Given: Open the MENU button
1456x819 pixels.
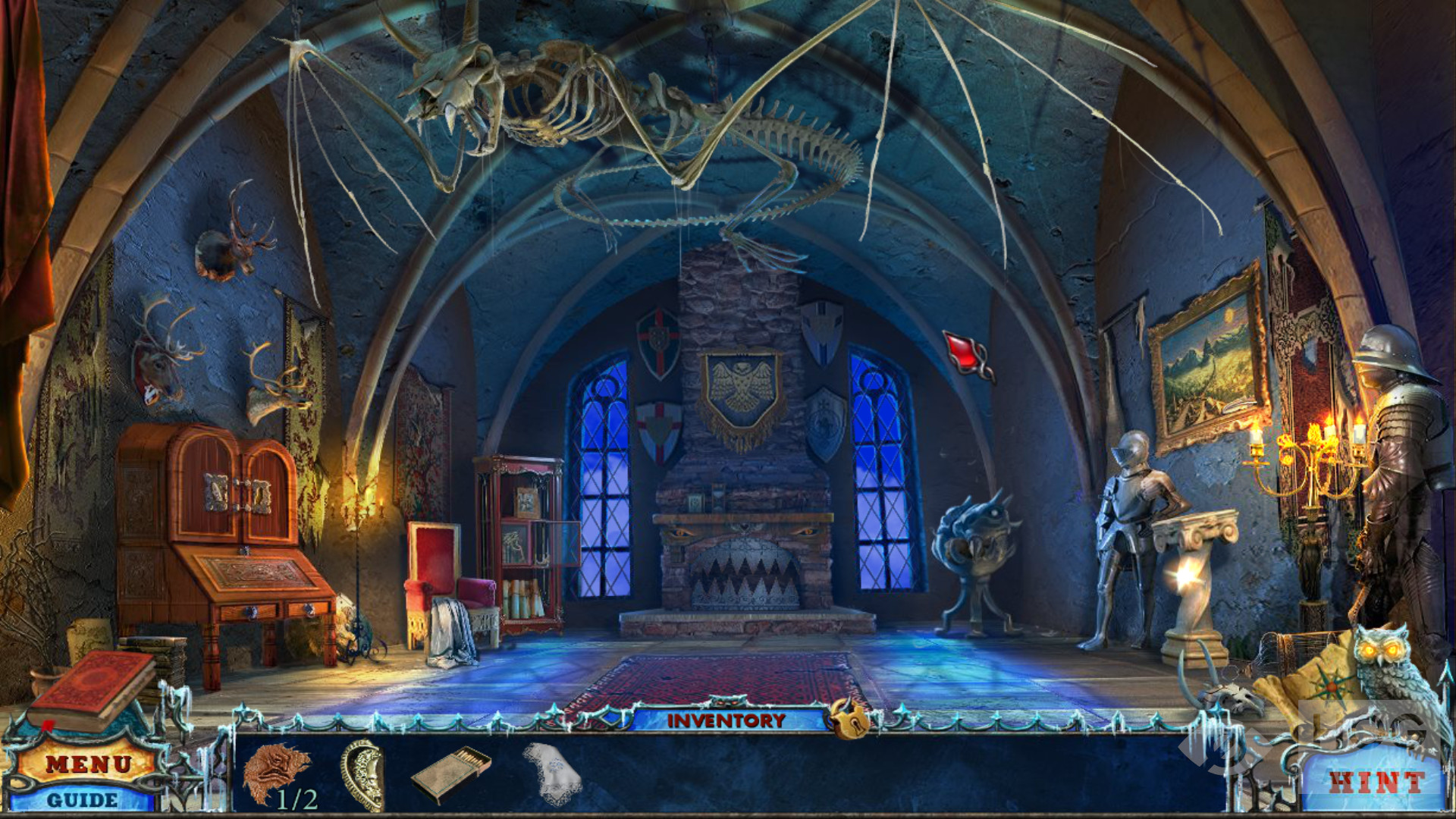Looking at the screenshot, I should 88,764.
